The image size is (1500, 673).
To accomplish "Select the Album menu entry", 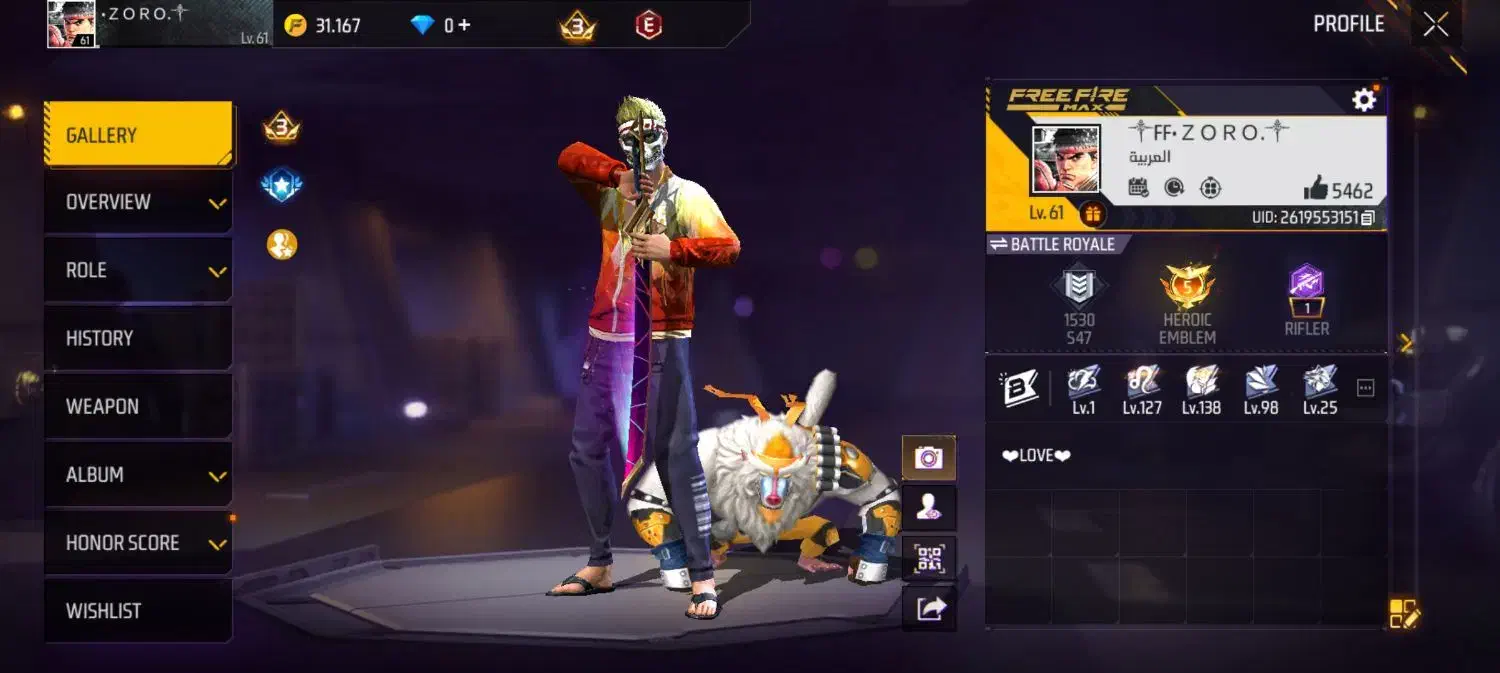I will (x=138, y=474).
